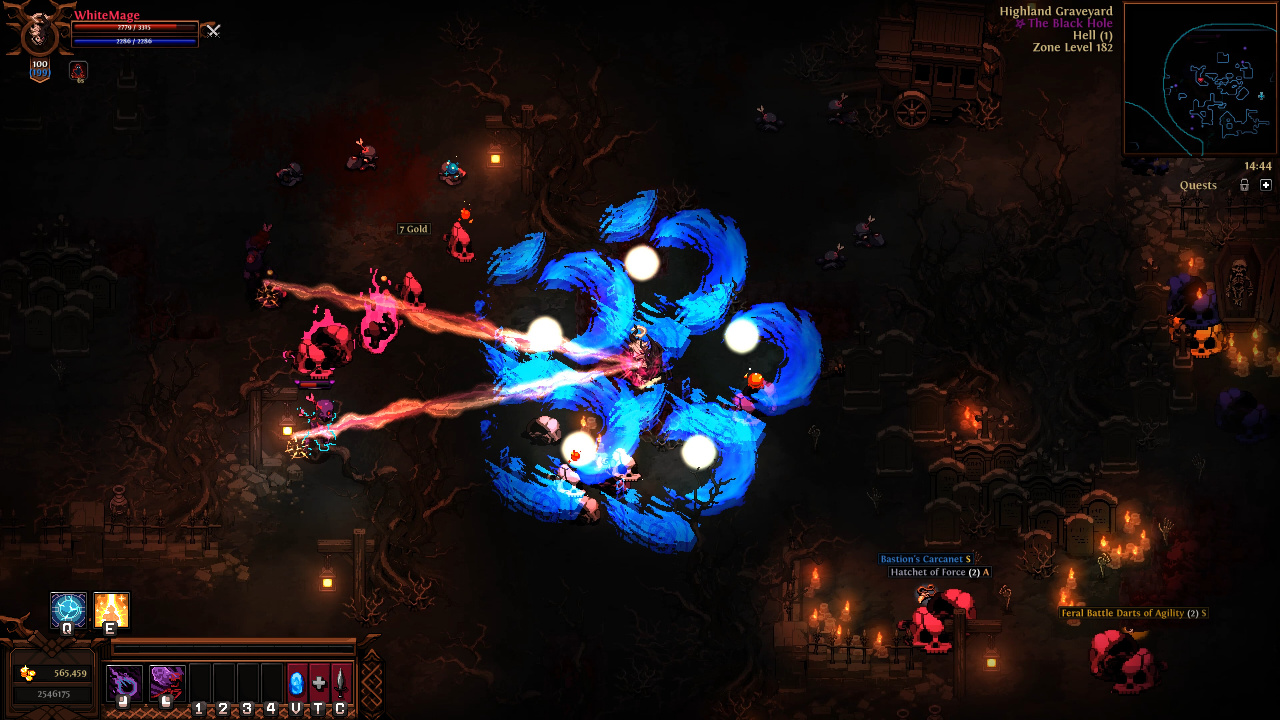The image size is (1280, 720).
Task: Activate the golden light pillar skill
Action: pos(111,610)
